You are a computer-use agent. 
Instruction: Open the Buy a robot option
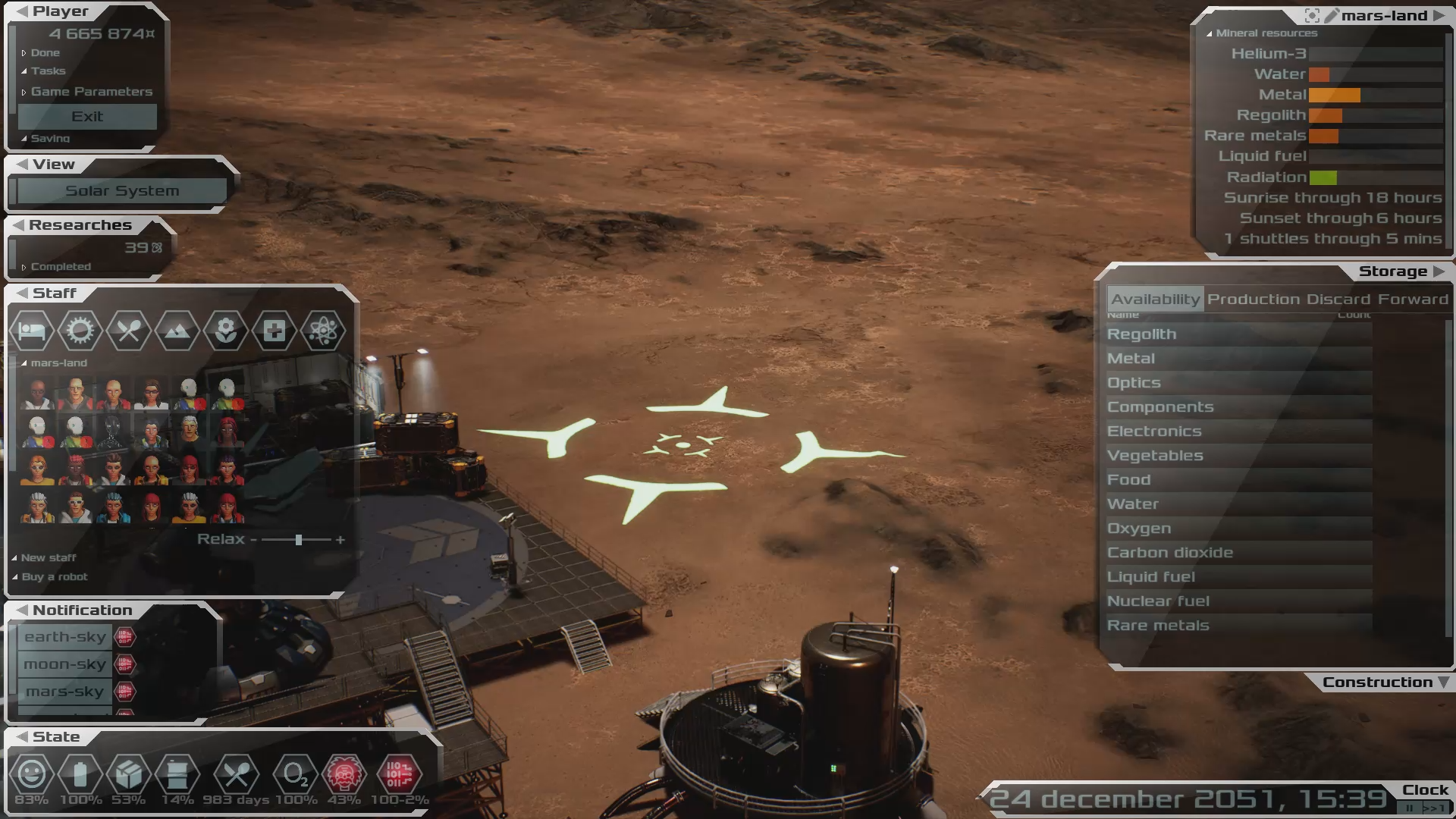54,577
